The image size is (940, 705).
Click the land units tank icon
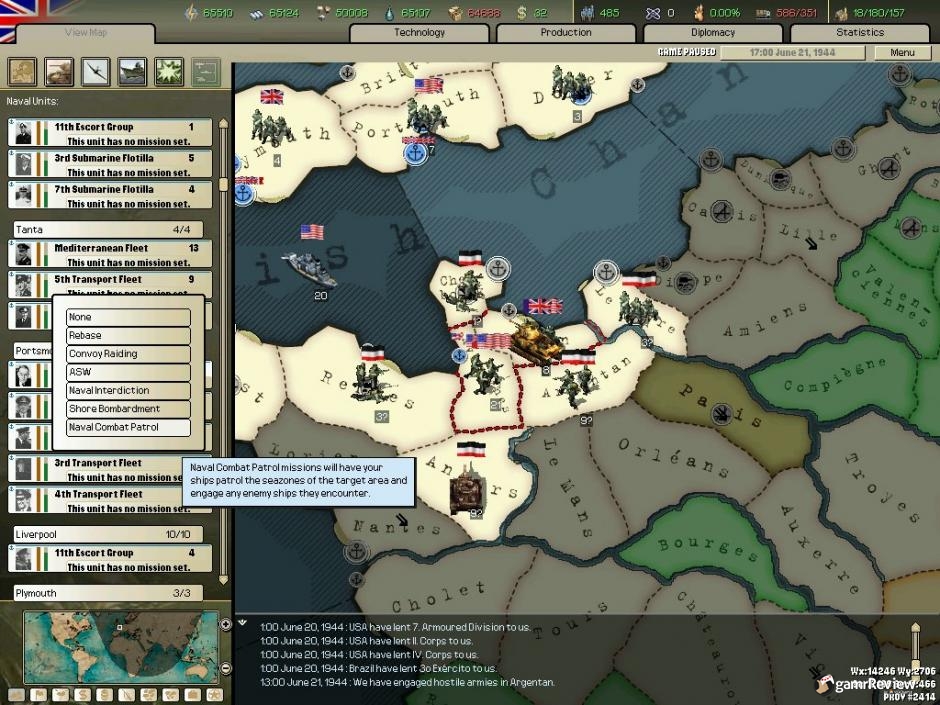(60, 71)
